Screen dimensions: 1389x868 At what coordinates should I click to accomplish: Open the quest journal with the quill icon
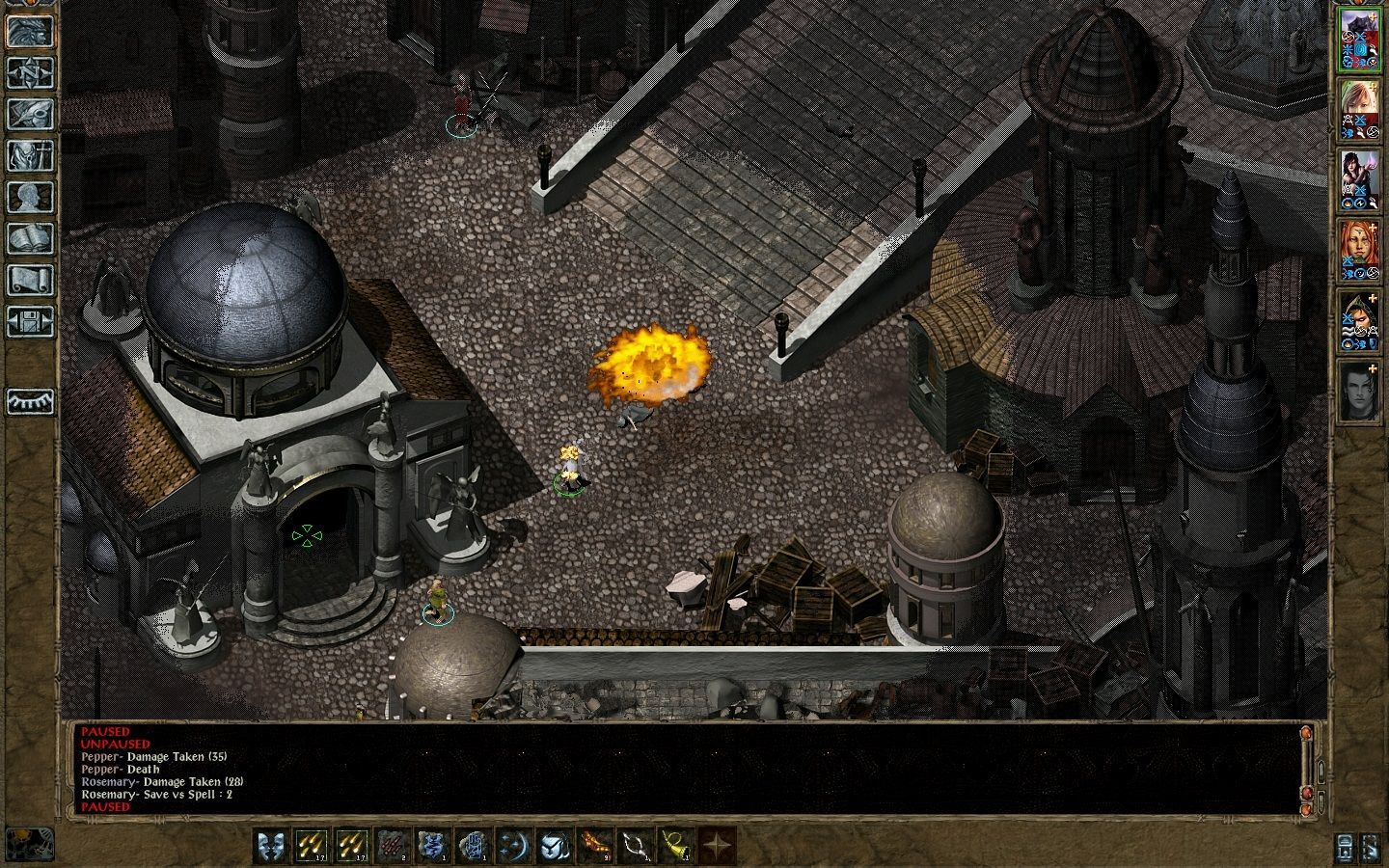[x=31, y=114]
